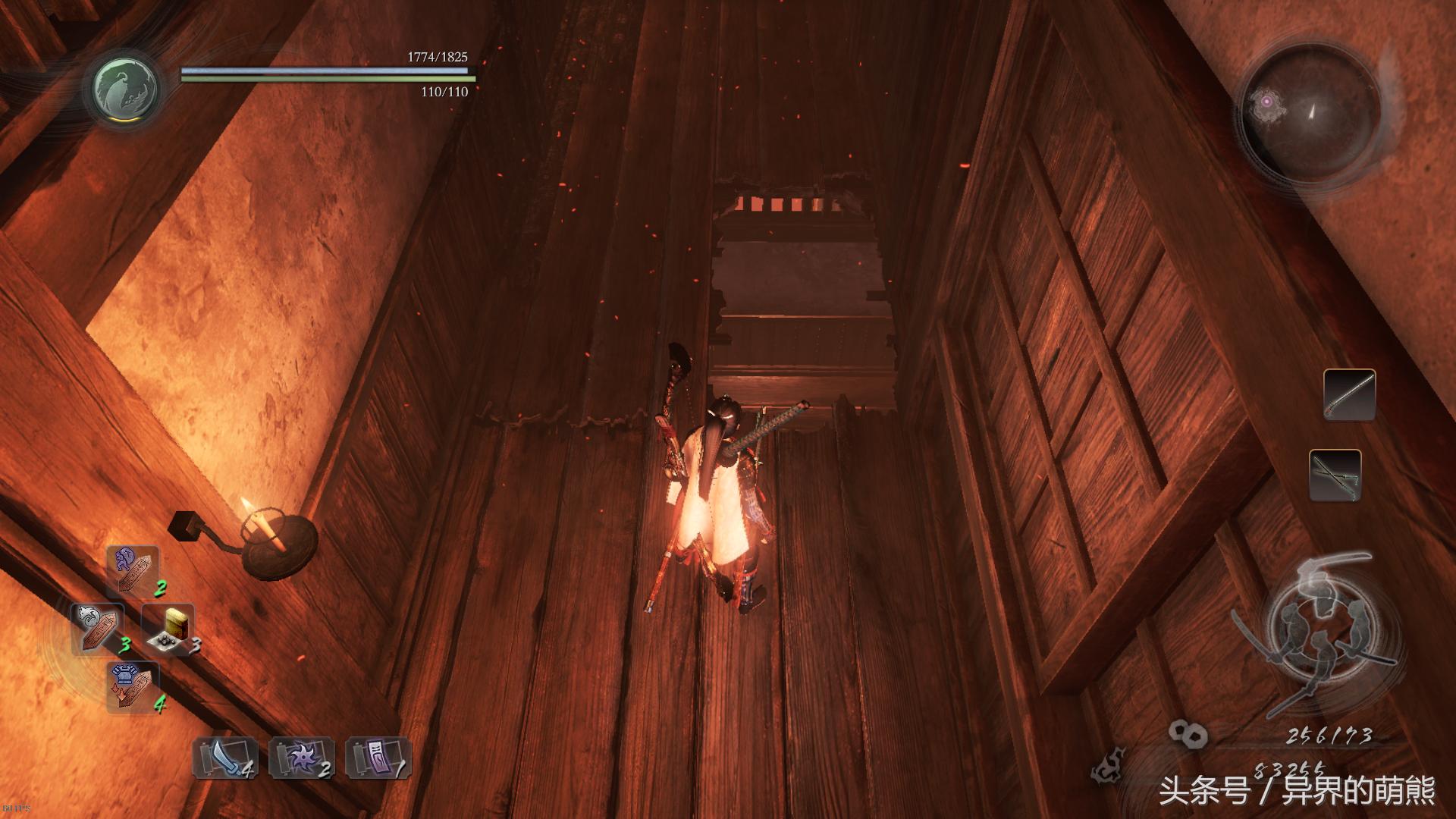This screenshot has height=819, width=1456.
Task: Equip the single katana weapon slot
Action: (x=1350, y=395)
